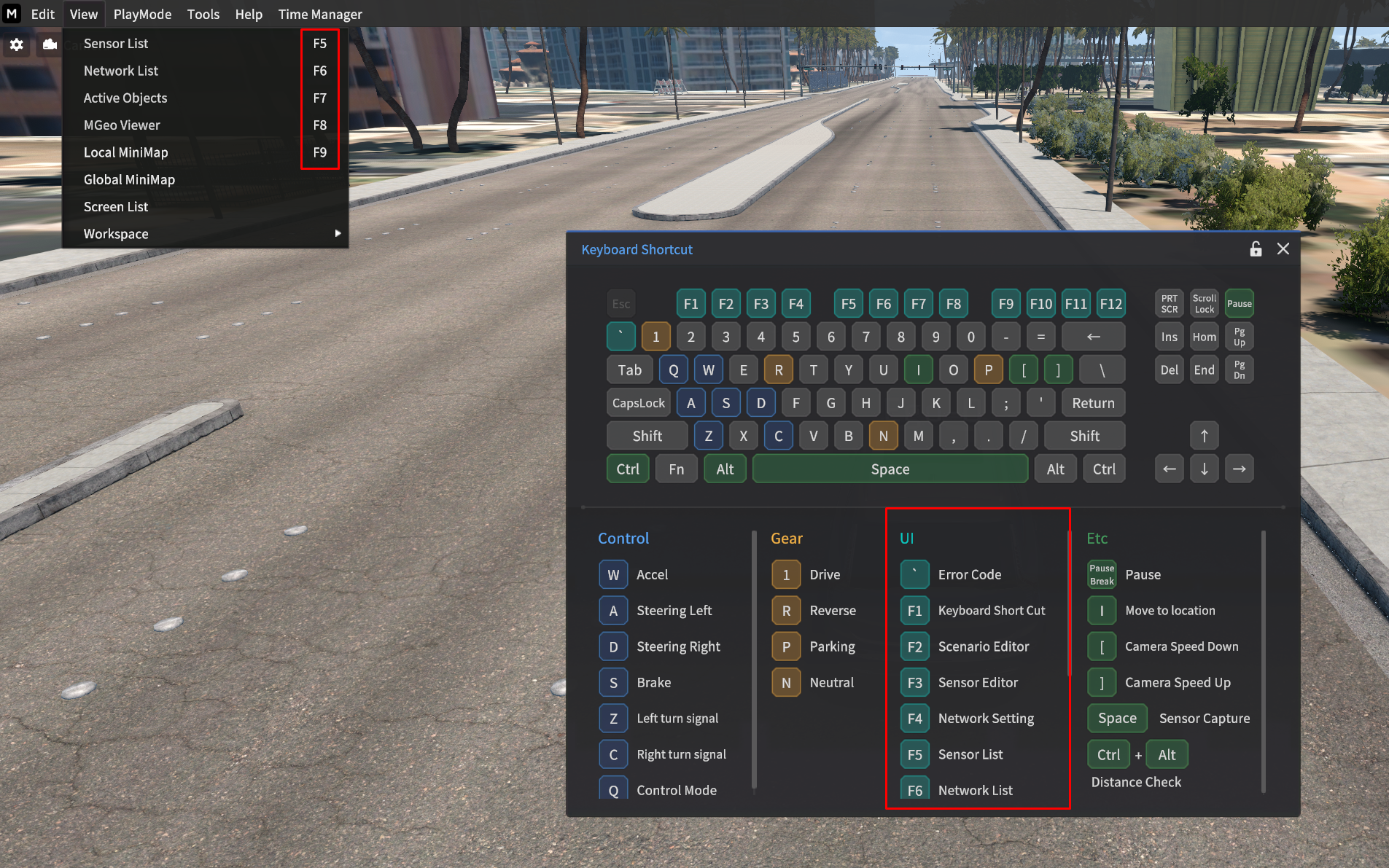This screenshot has width=1389, height=868.
Task: Close the Keyboard Shortcut window
Action: [x=1283, y=249]
